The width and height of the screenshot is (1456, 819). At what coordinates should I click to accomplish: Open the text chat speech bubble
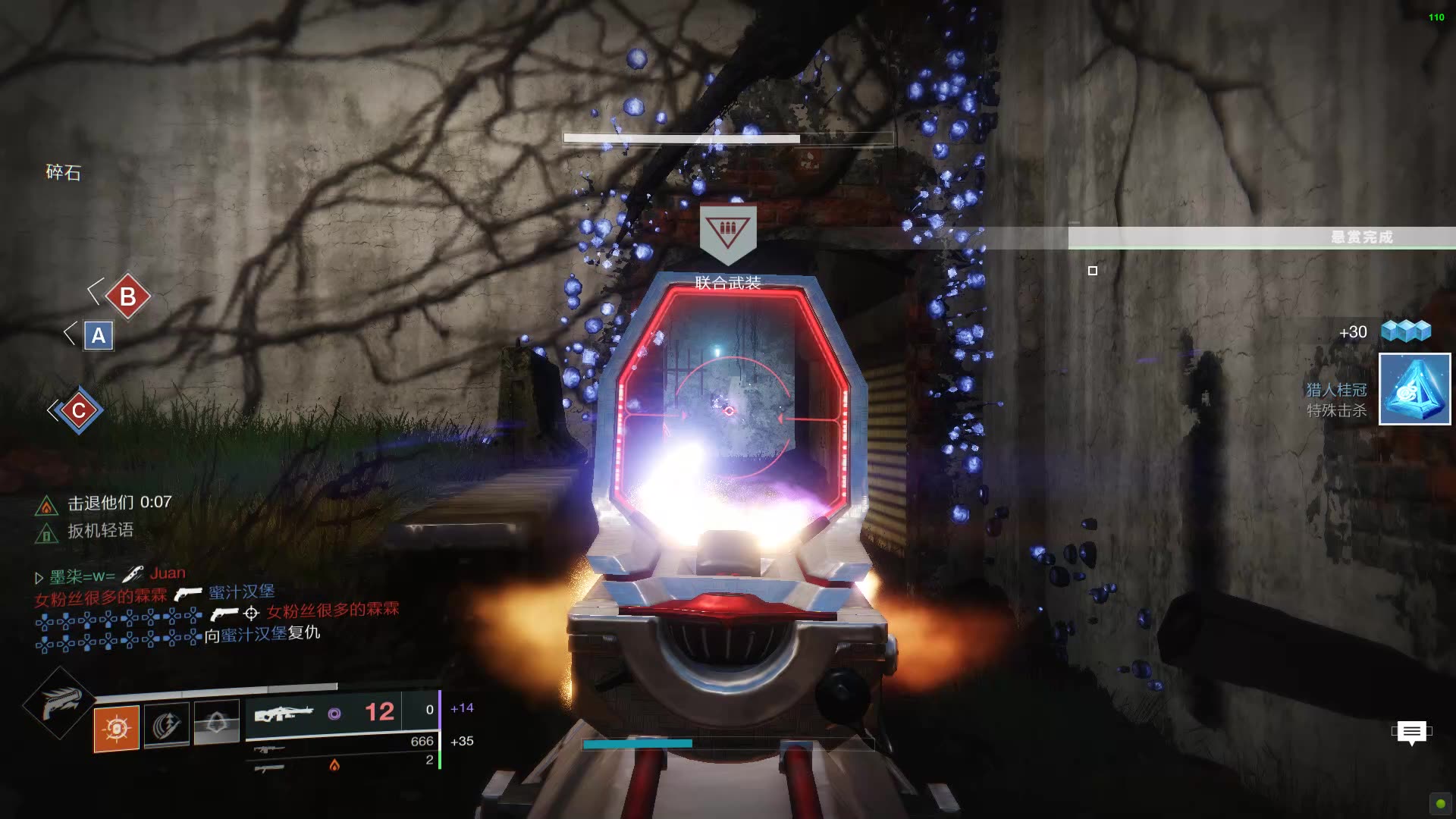pos(1411,733)
